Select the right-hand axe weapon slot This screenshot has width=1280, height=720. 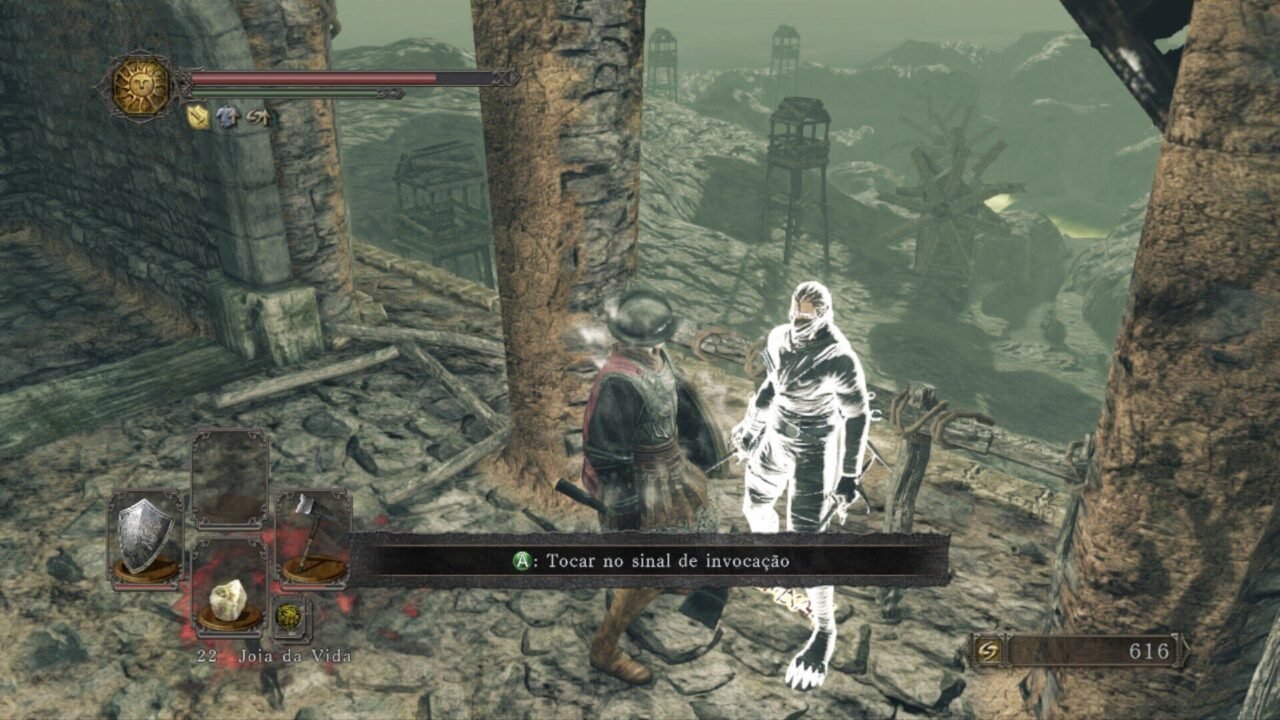(313, 538)
